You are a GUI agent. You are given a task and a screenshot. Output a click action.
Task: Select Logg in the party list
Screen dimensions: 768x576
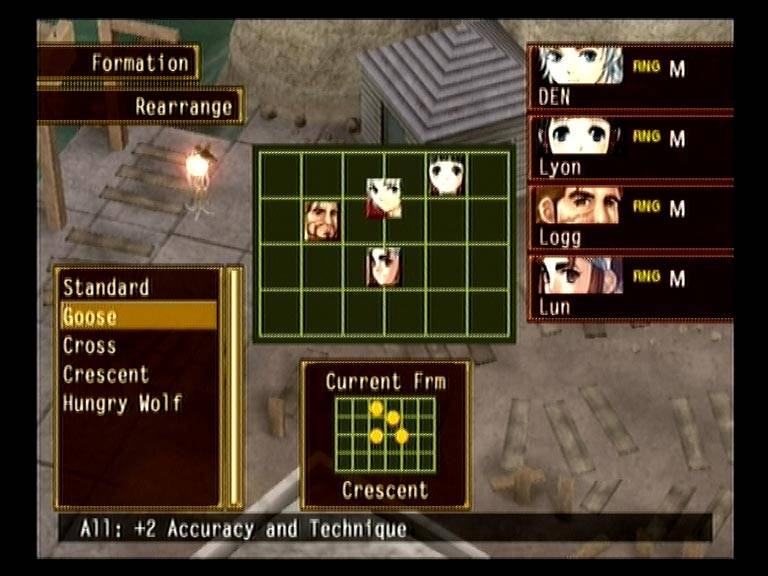630,218
